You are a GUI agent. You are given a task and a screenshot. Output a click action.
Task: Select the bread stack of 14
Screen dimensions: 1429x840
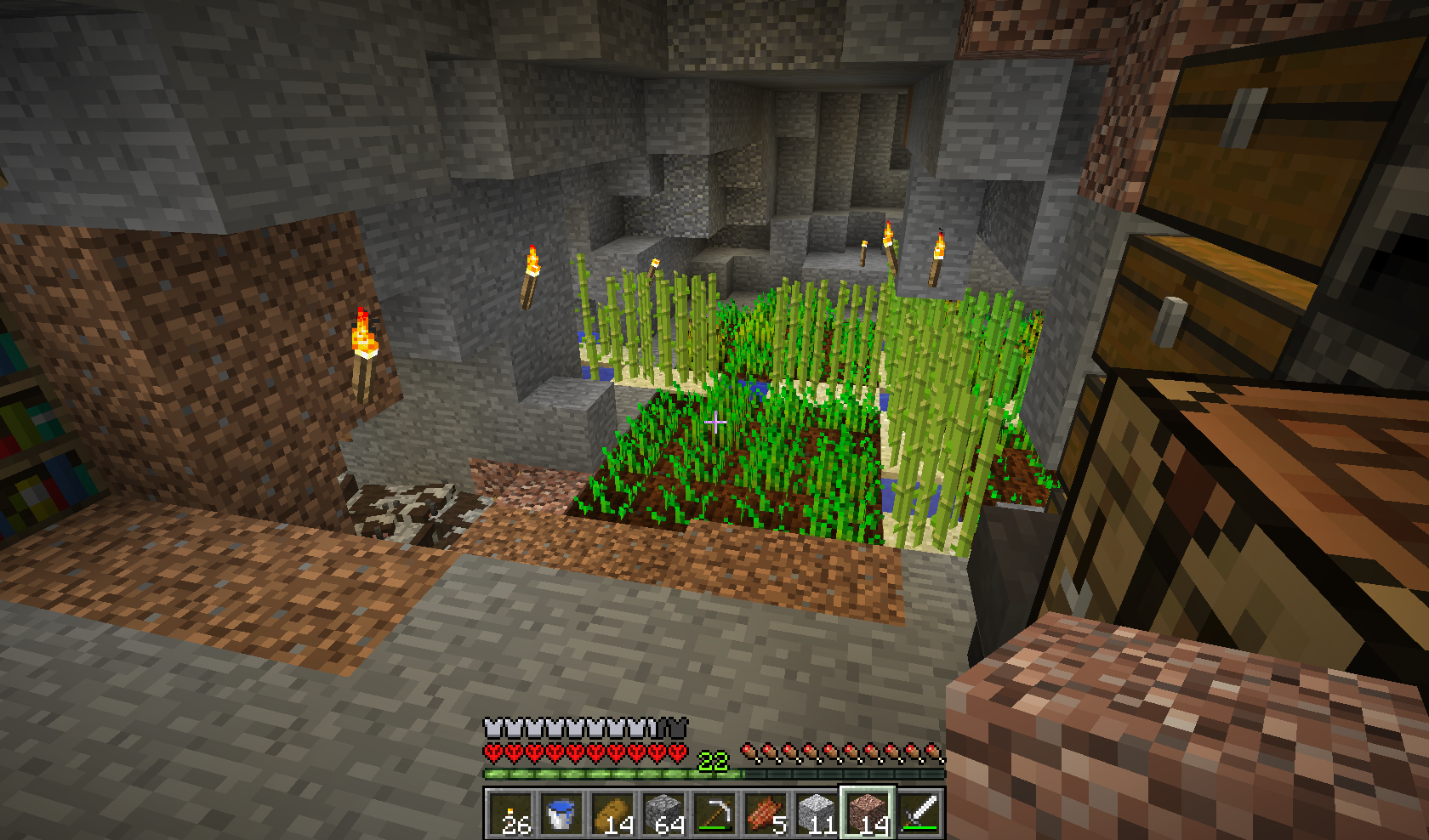(612, 814)
